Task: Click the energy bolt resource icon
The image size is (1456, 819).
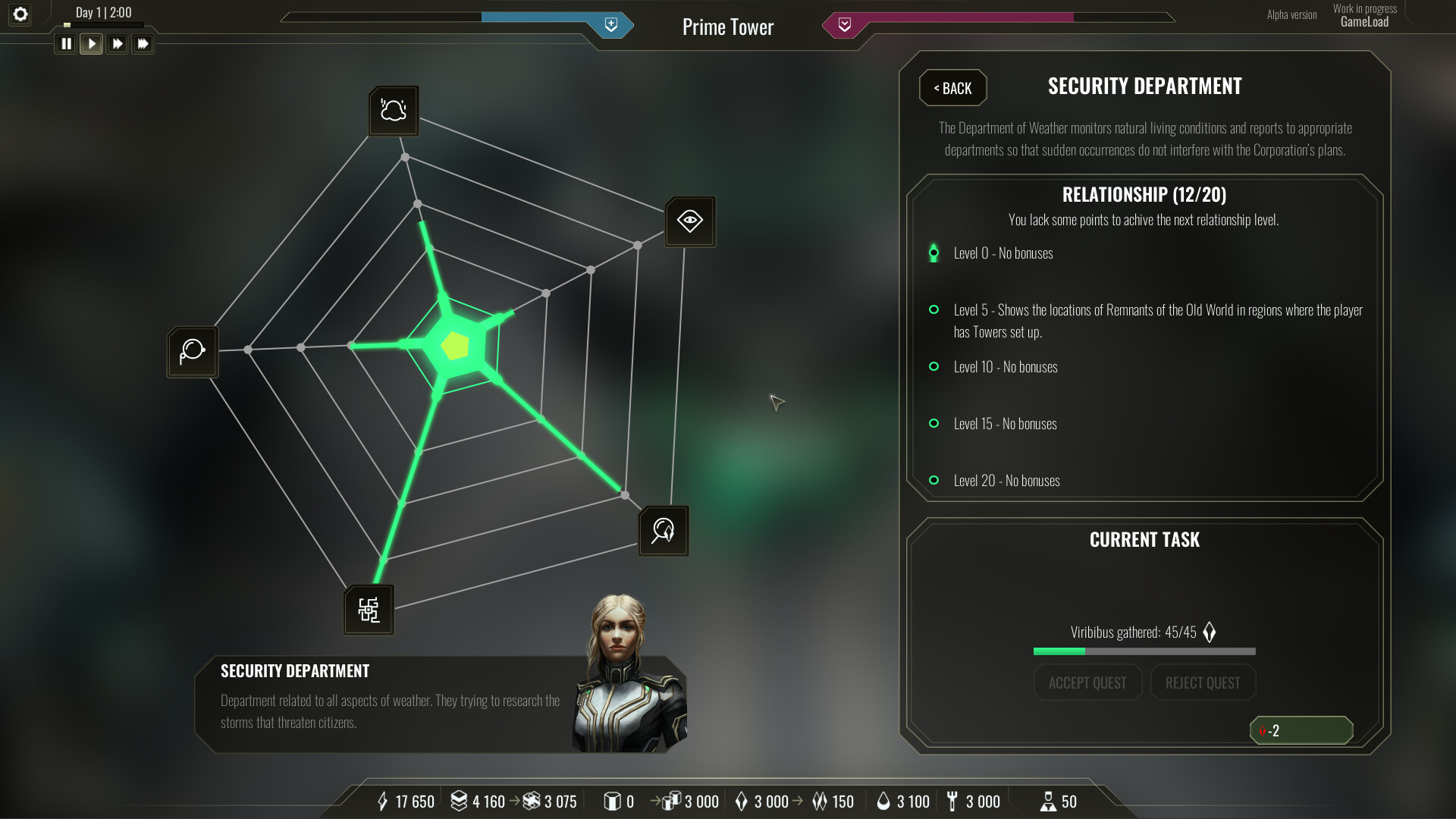Action: click(x=384, y=801)
